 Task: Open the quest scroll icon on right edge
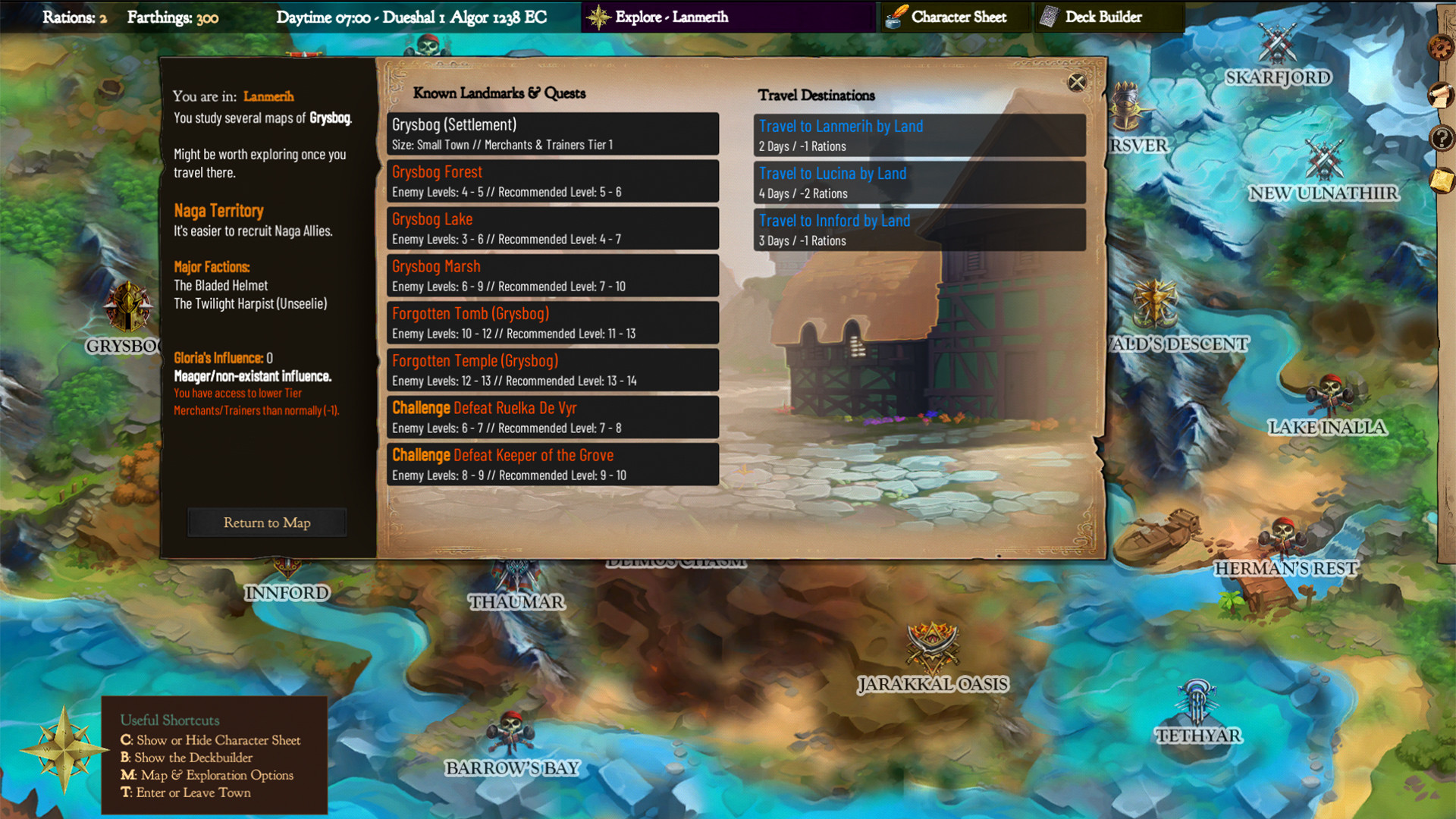[1440, 95]
